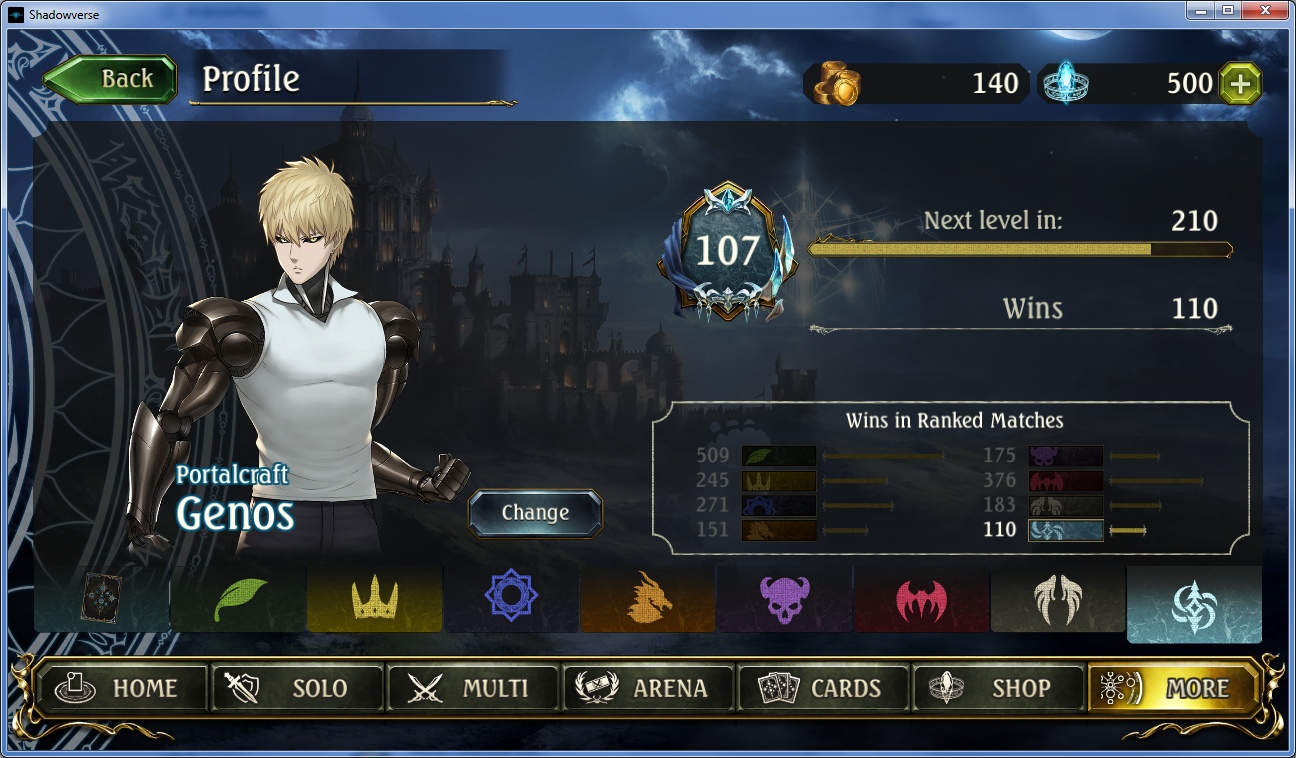The height and width of the screenshot is (758, 1296).
Task: Change the Genos leader skin
Action: pyautogui.click(x=535, y=513)
